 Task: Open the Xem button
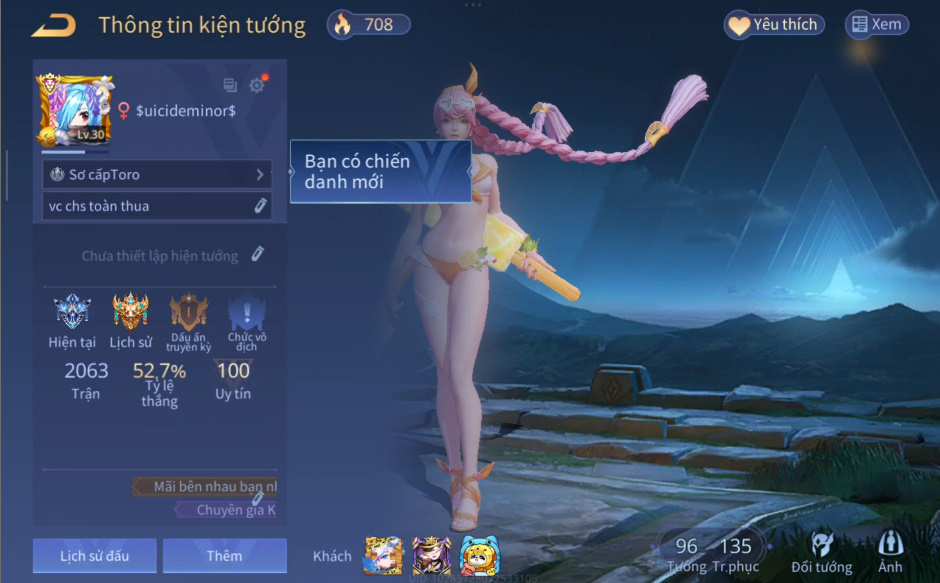(x=875, y=25)
